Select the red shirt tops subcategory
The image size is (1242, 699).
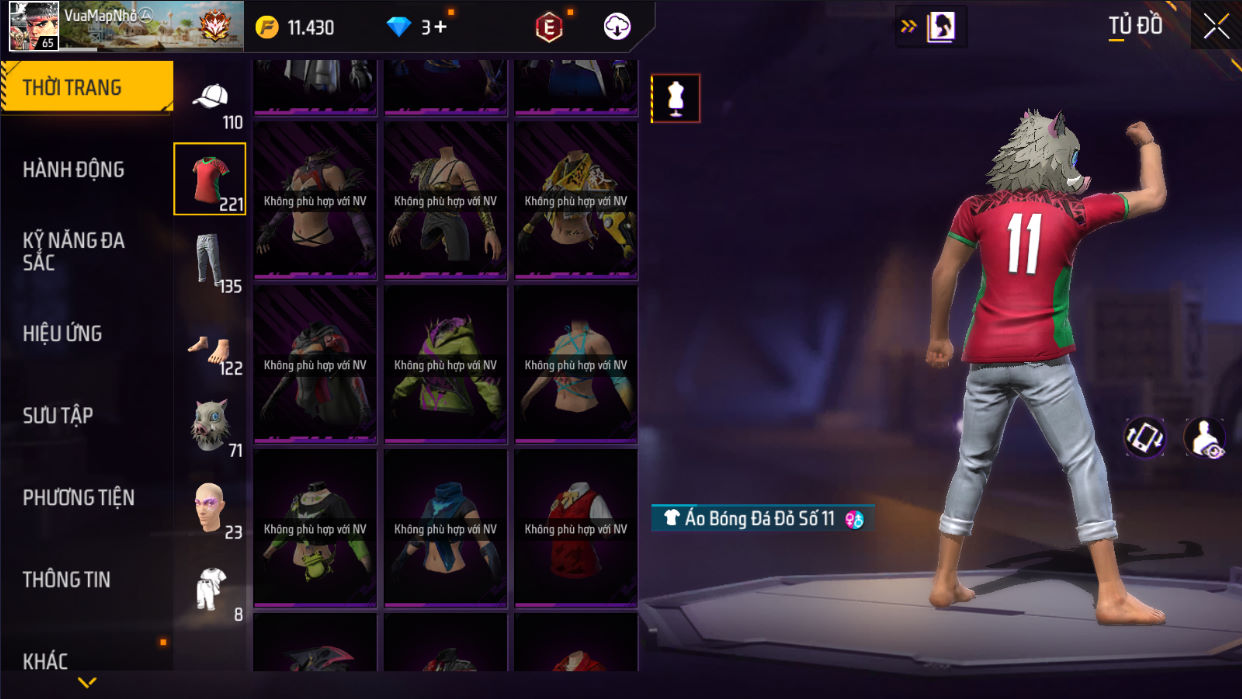pyautogui.click(x=210, y=179)
